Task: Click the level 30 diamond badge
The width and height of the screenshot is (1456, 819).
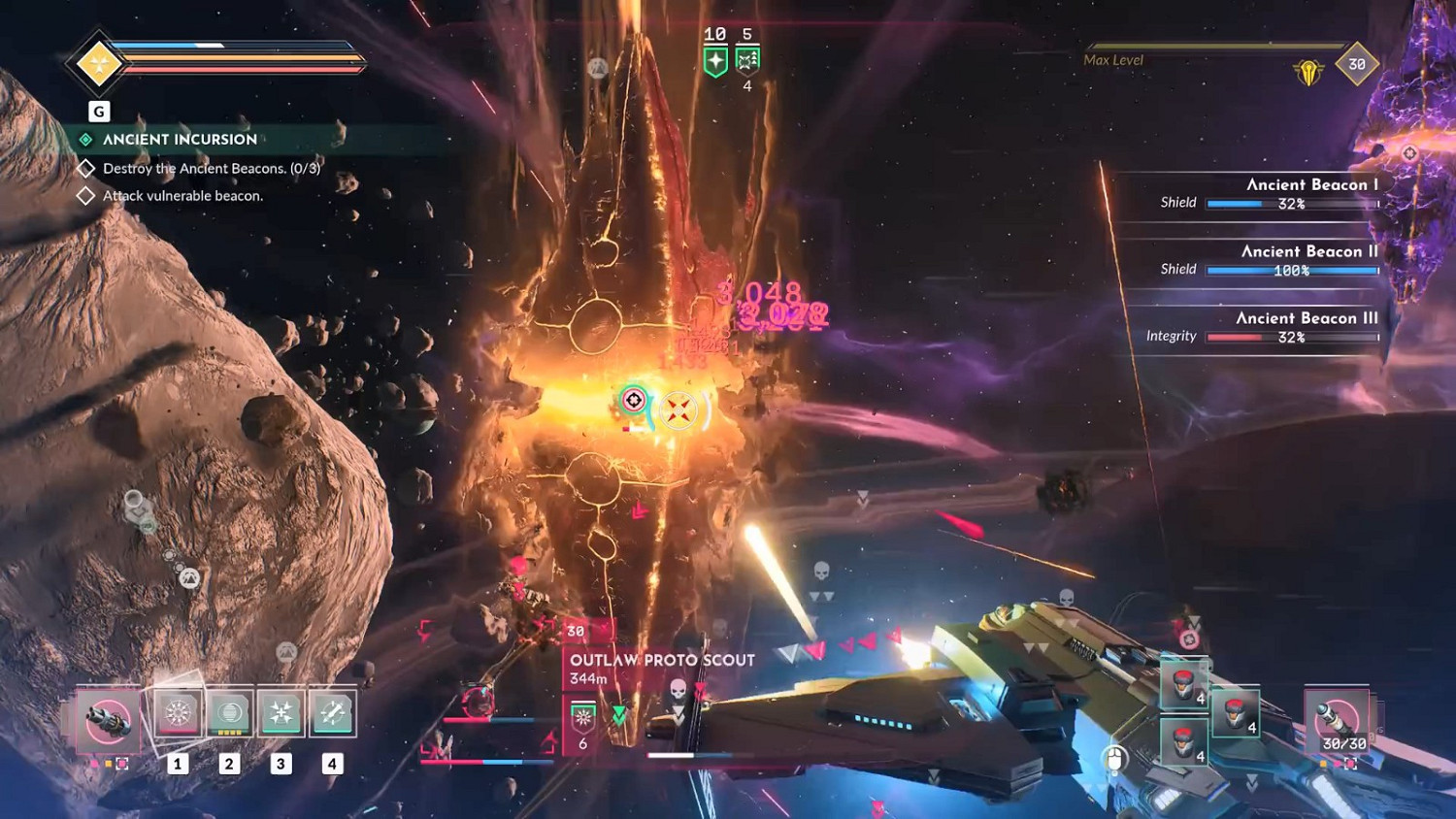Action: click(x=1356, y=65)
